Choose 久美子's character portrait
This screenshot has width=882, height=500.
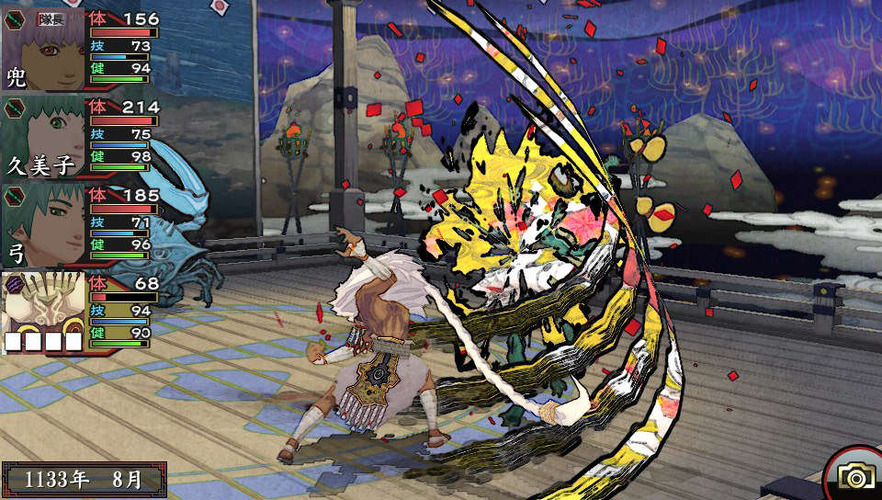click(x=44, y=136)
